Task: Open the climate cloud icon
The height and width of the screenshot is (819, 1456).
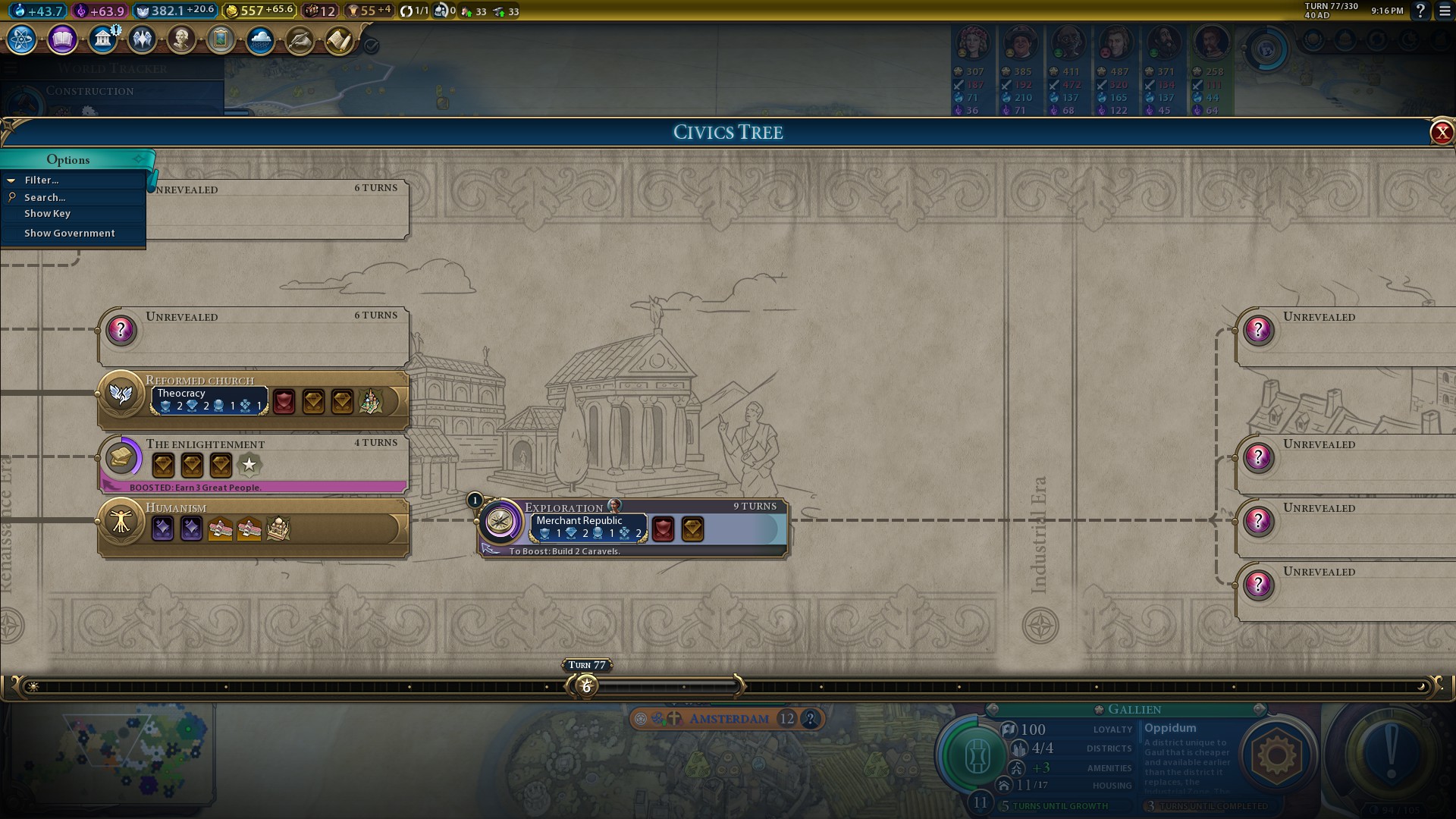Action: pos(260,39)
